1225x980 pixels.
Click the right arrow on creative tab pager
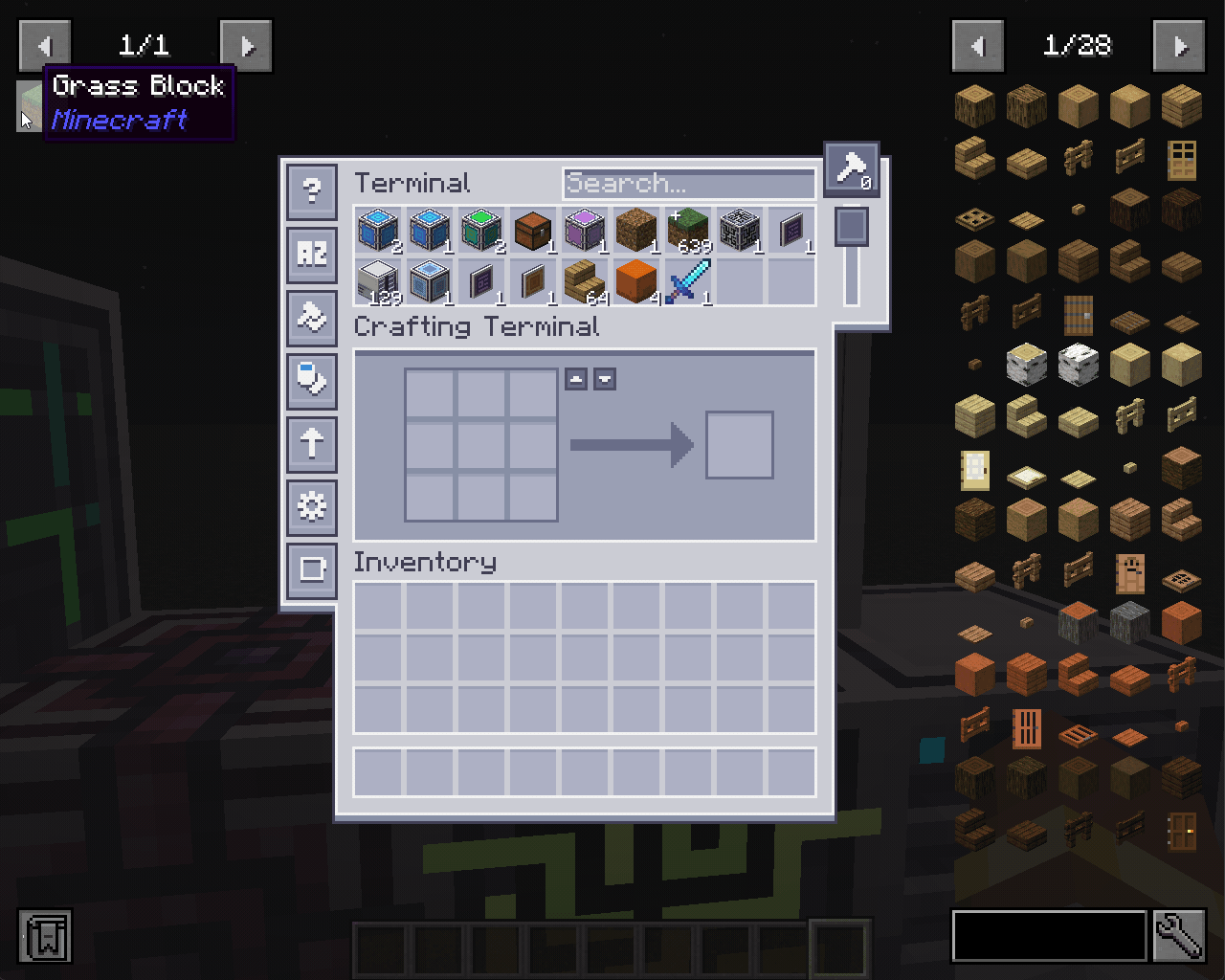coord(246,45)
